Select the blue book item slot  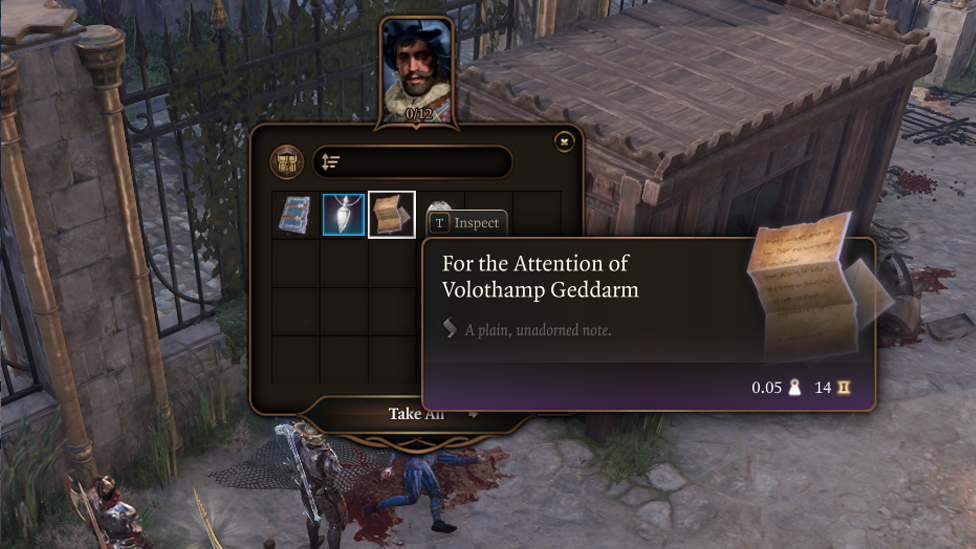pyautogui.click(x=295, y=215)
